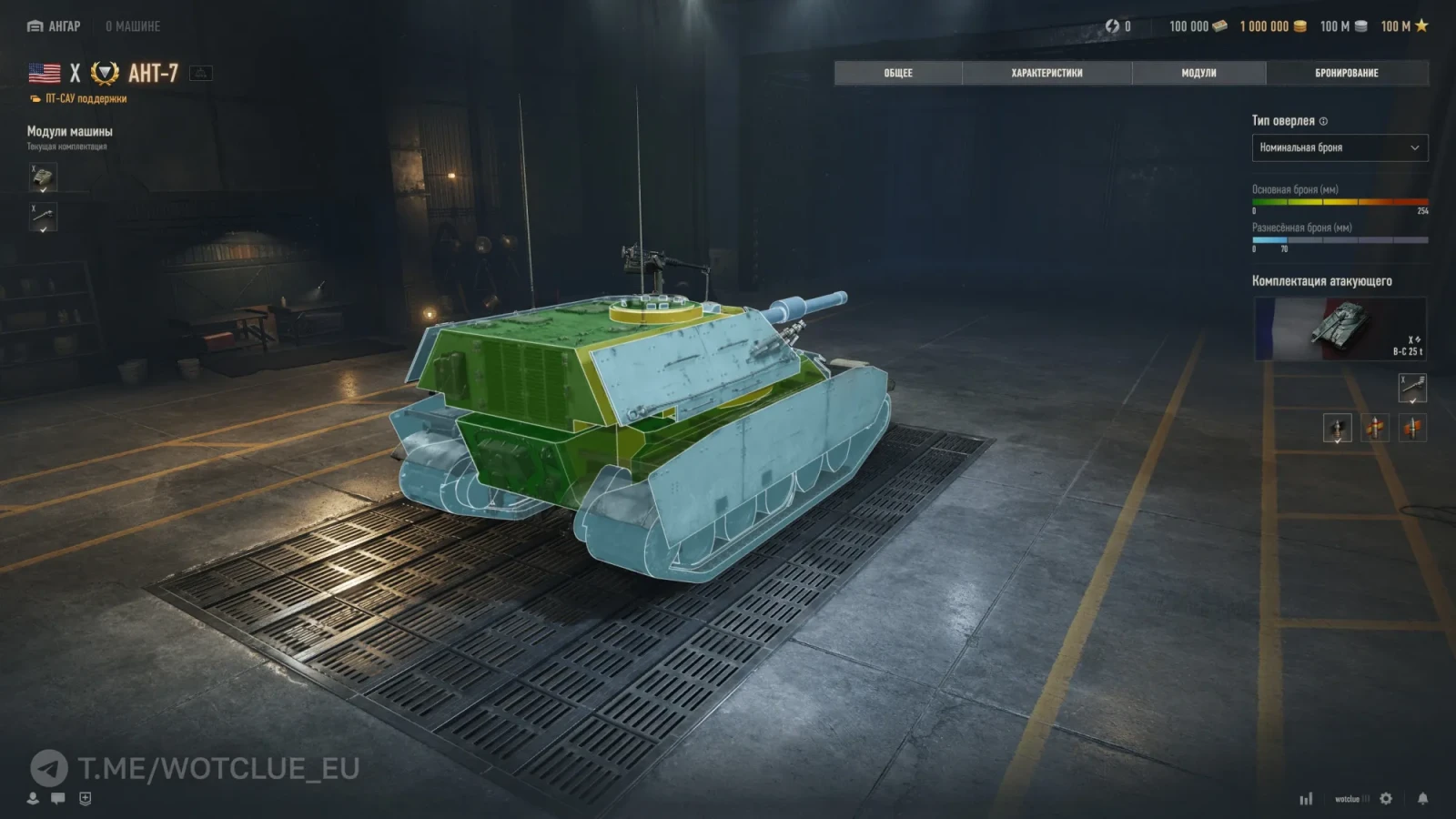Screen dimensions: 1456x819
Task: Return to the Ангар screen
Action: pos(54,26)
